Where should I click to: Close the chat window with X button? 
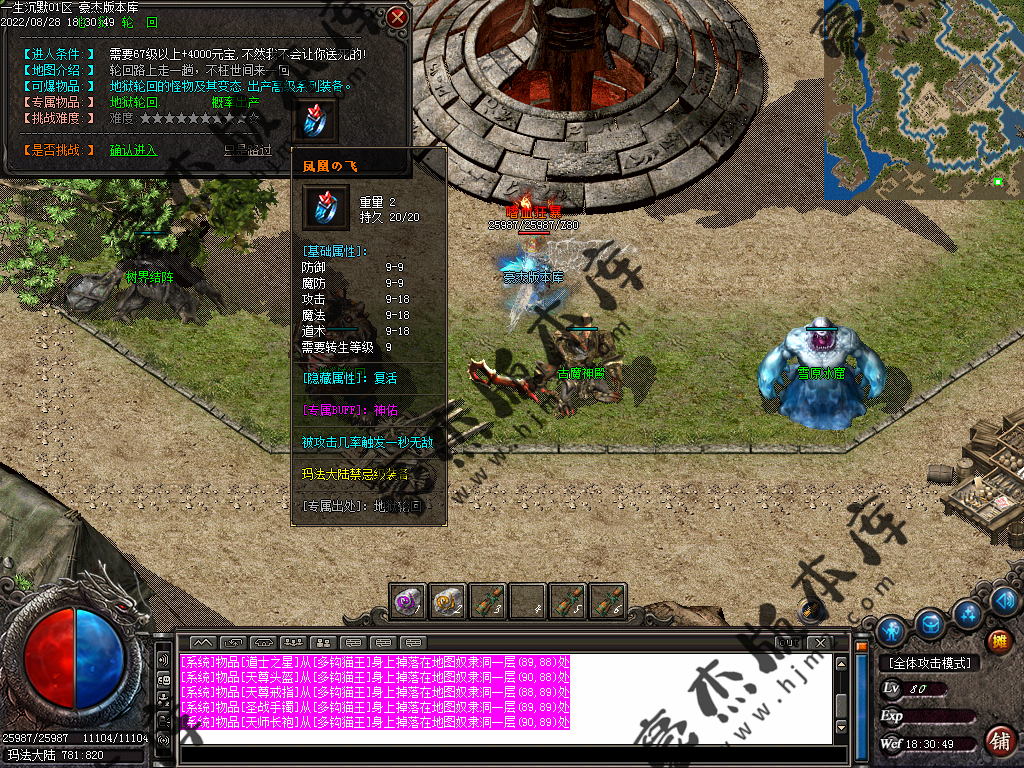[820, 642]
